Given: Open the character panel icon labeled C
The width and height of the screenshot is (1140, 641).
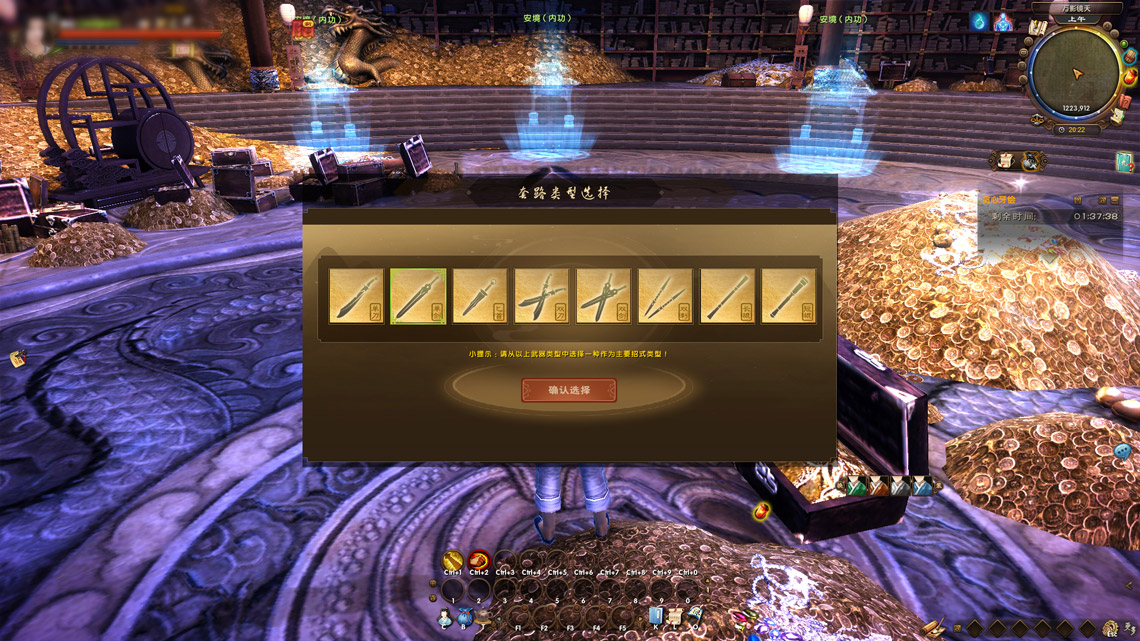Looking at the screenshot, I should coord(445,619).
